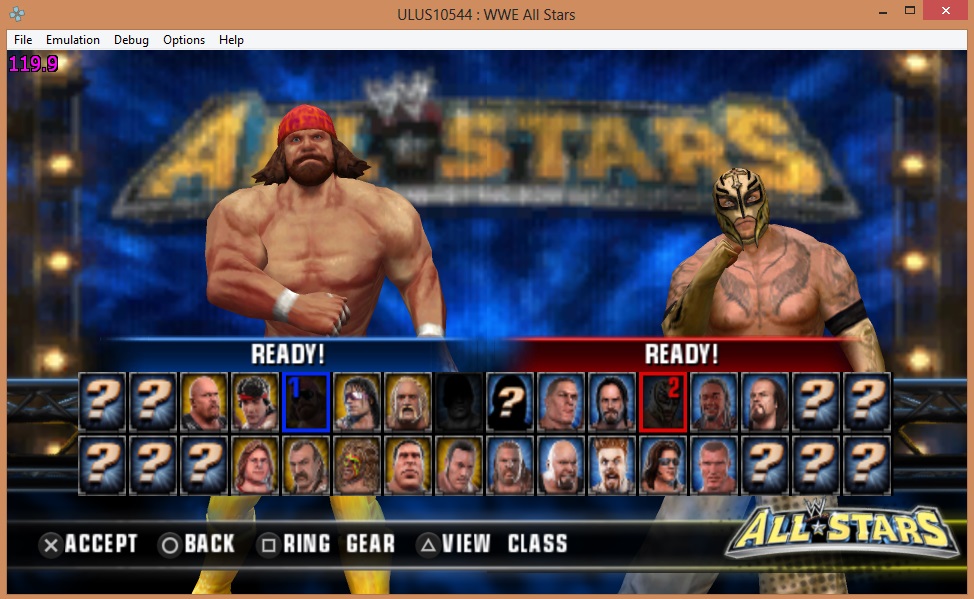Choose the red-headband wrestler portrait

coord(256,401)
